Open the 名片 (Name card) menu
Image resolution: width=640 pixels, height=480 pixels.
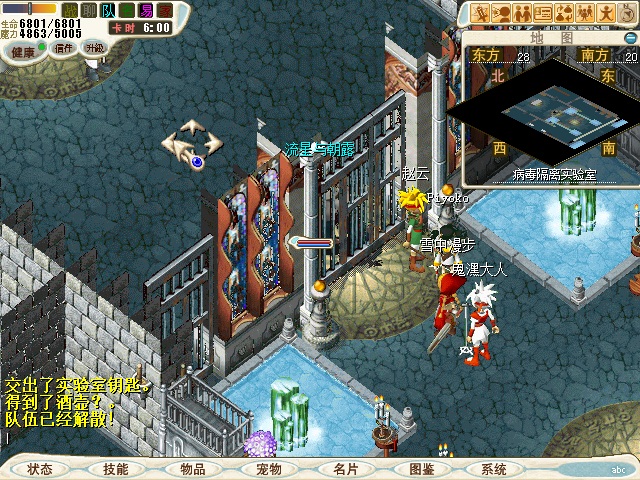(x=345, y=468)
